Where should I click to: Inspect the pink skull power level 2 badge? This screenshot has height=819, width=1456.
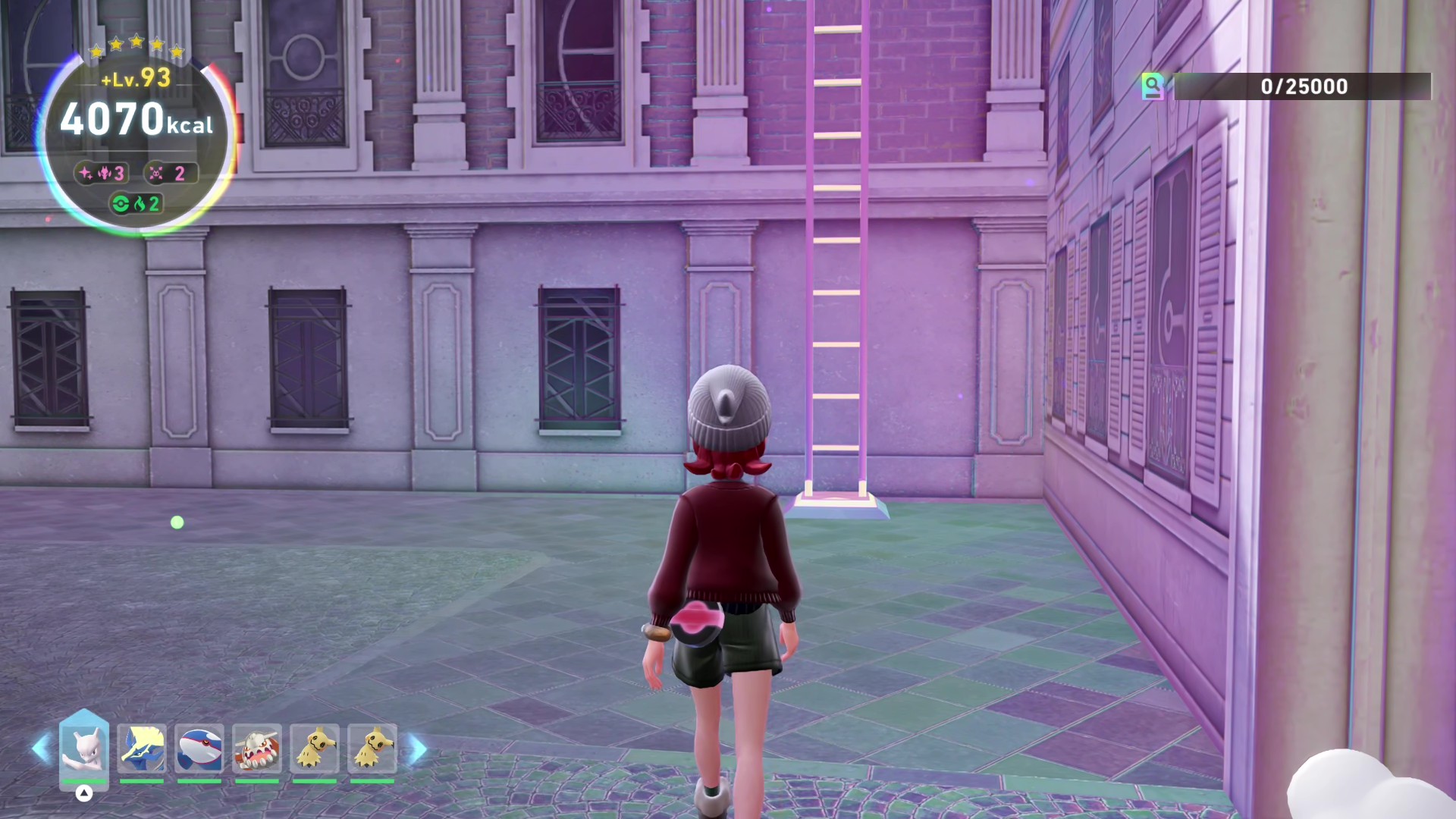pyautogui.click(x=170, y=174)
